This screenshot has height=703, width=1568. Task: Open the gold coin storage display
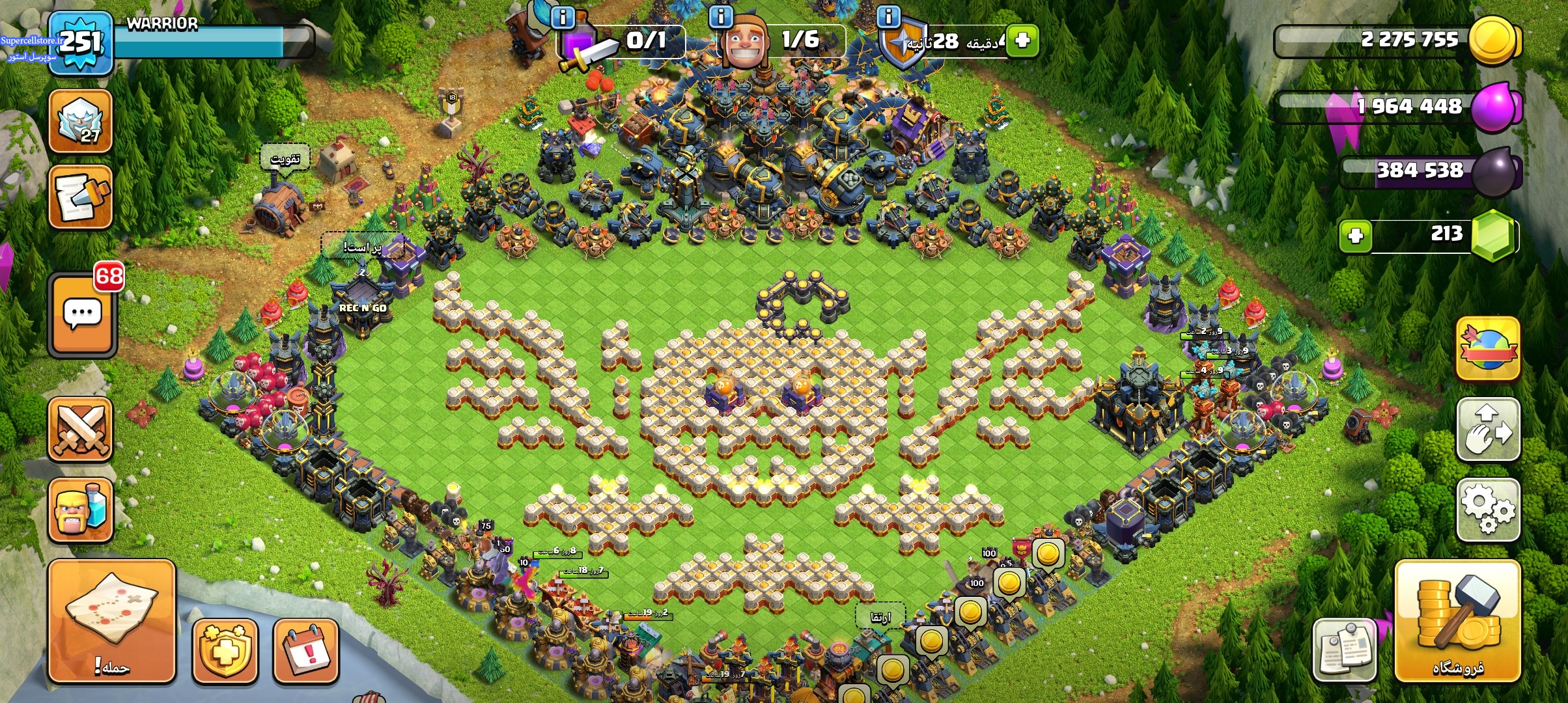point(1397,41)
